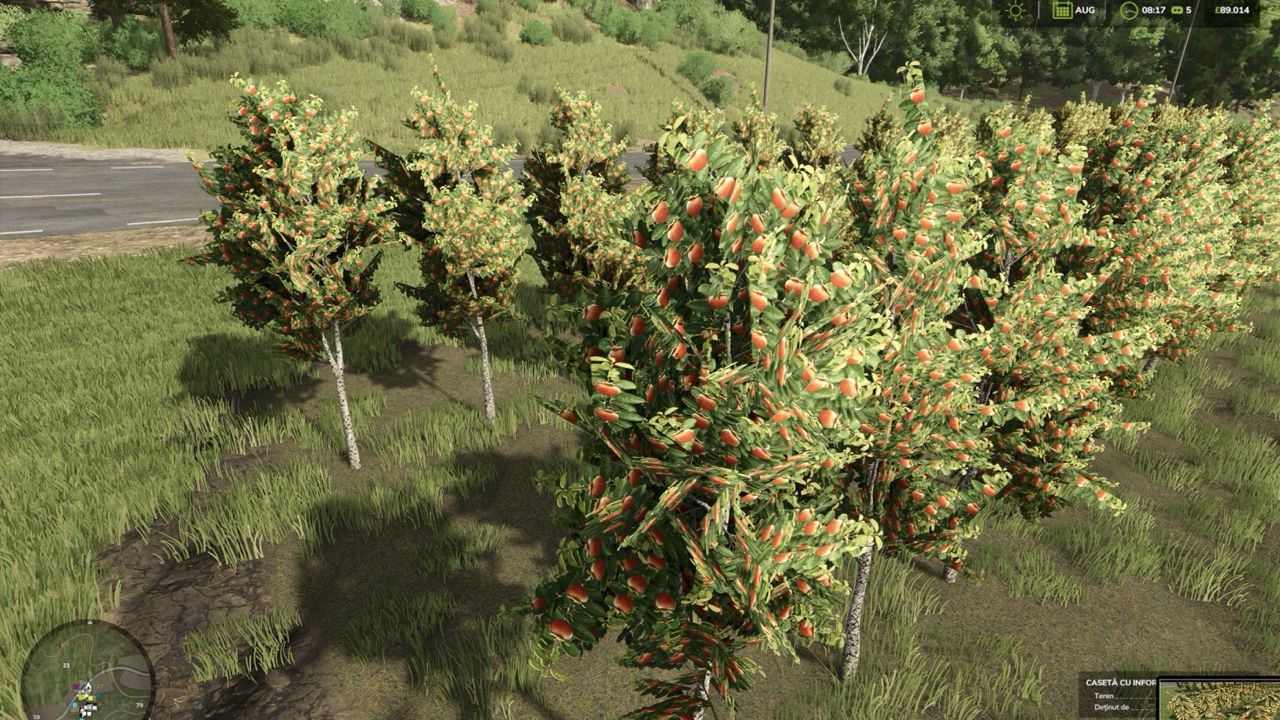The height and width of the screenshot is (720, 1280).
Task: Click field number 79 on the minimap
Action: pyautogui.click(x=140, y=705)
